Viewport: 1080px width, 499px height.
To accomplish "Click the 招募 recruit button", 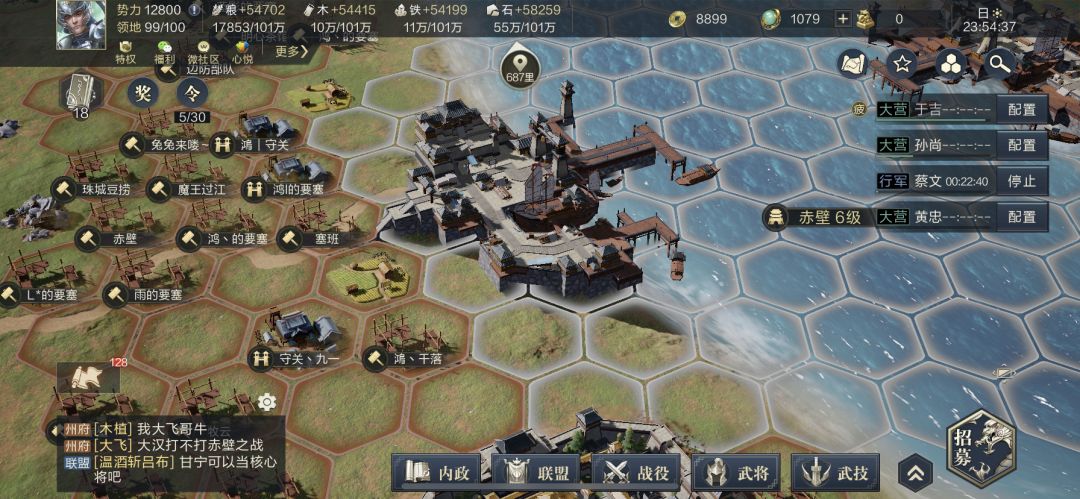I will (x=980, y=449).
